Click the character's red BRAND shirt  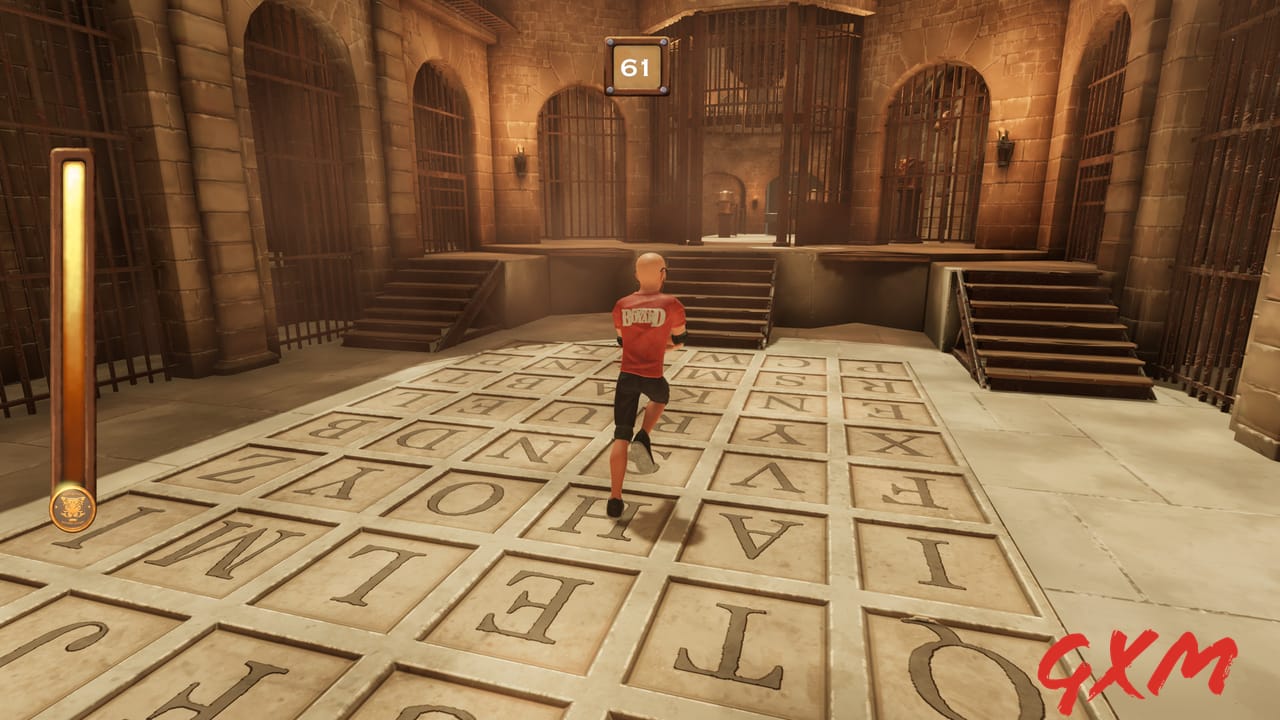coord(645,320)
